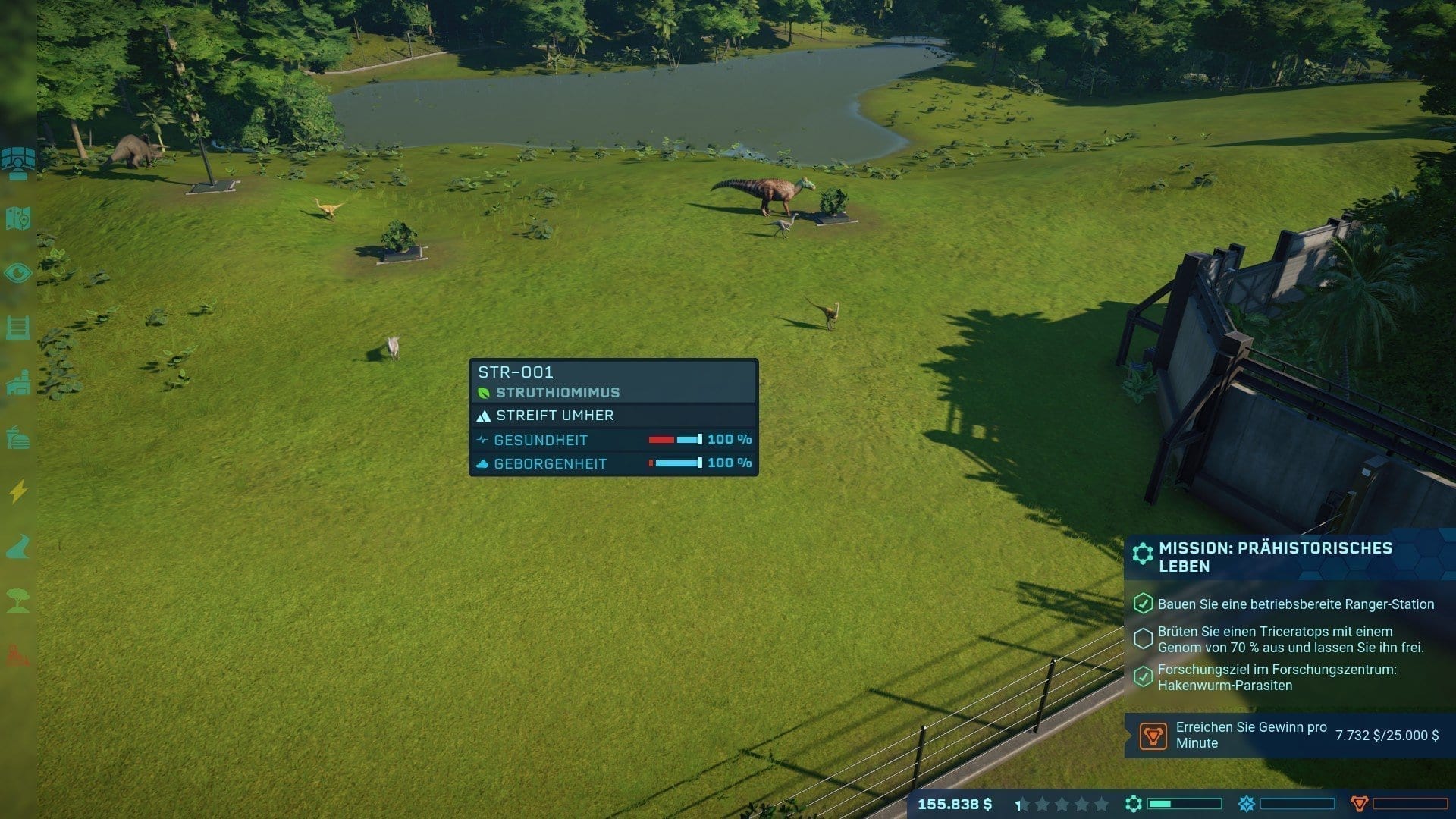Open the Mission: Prähistorisches Leben panel
Image resolution: width=1456 pixels, height=819 pixels.
tap(1276, 557)
